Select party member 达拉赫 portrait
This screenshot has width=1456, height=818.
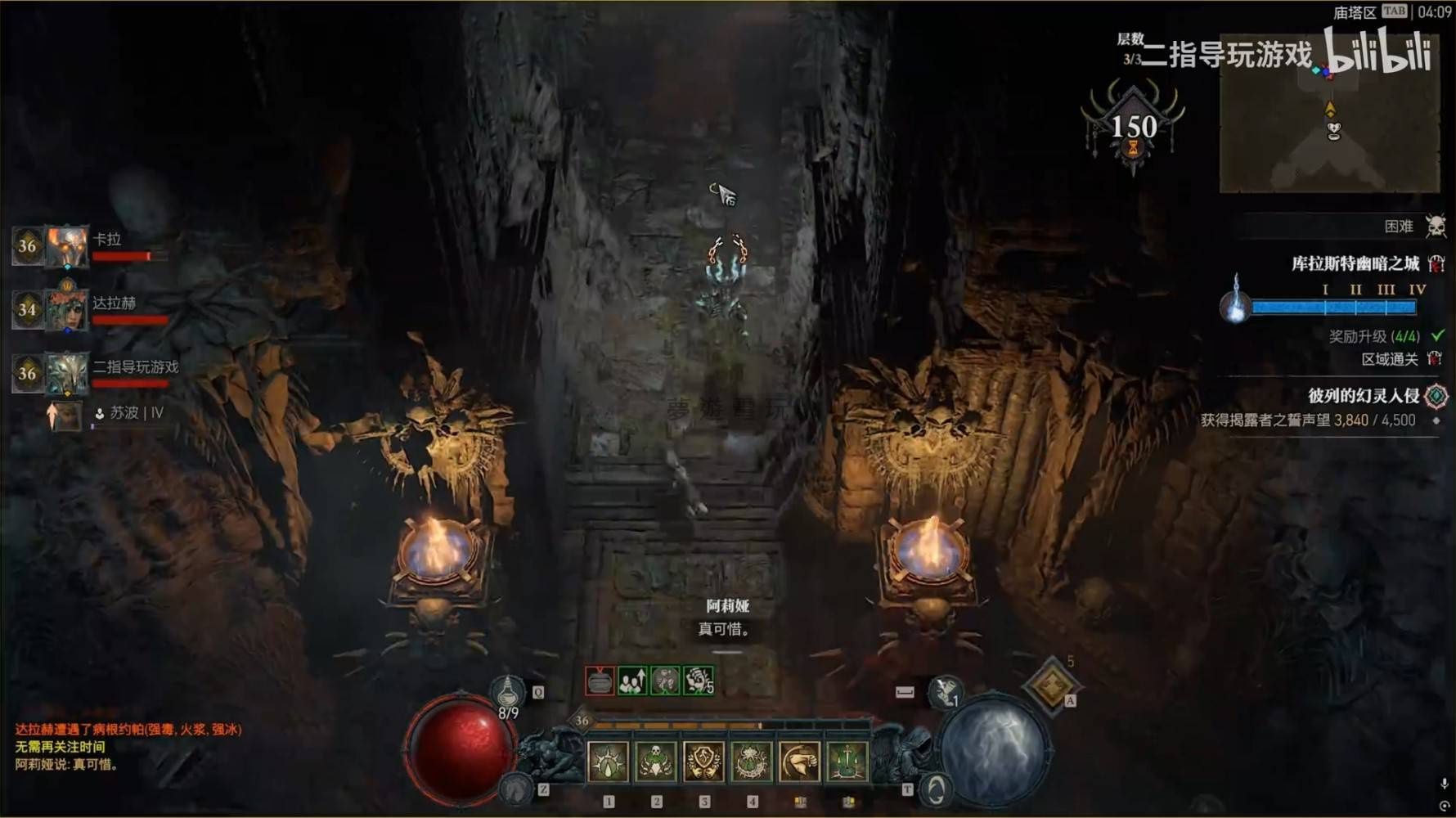coord(66,310)
